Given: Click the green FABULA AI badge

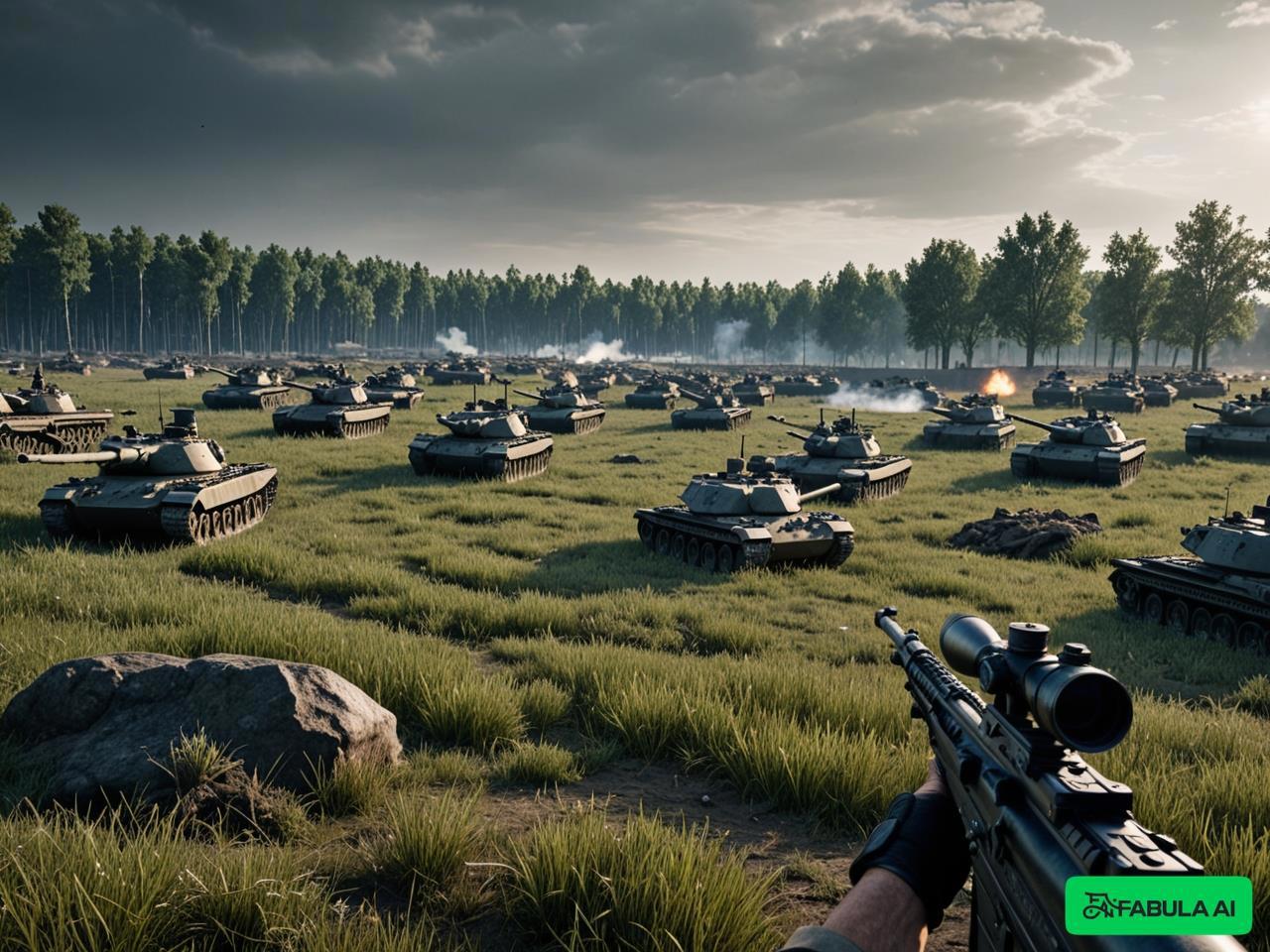Looking at the screenshot, I should tap(1158, 905).
